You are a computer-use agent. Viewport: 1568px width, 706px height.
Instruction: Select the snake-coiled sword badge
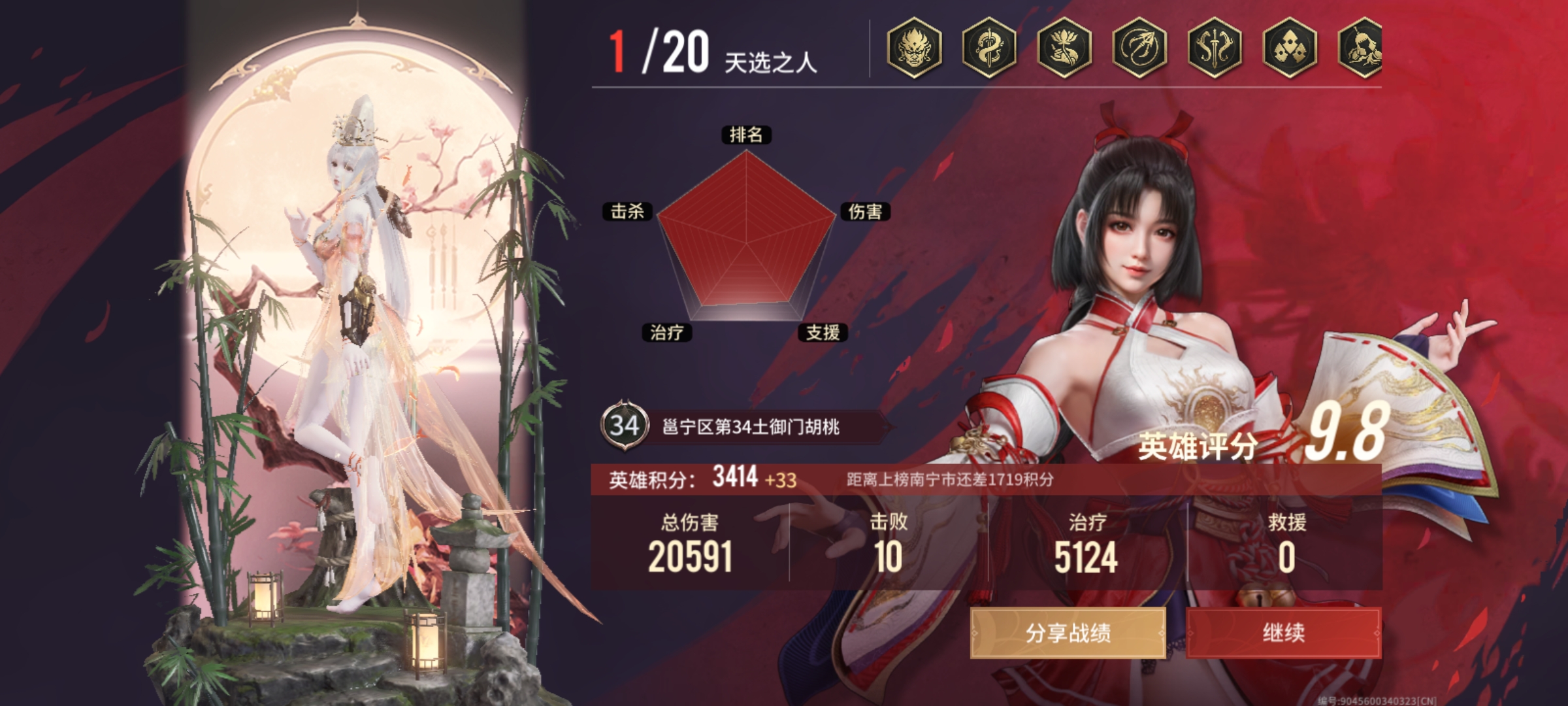click(x=989, y=48)
